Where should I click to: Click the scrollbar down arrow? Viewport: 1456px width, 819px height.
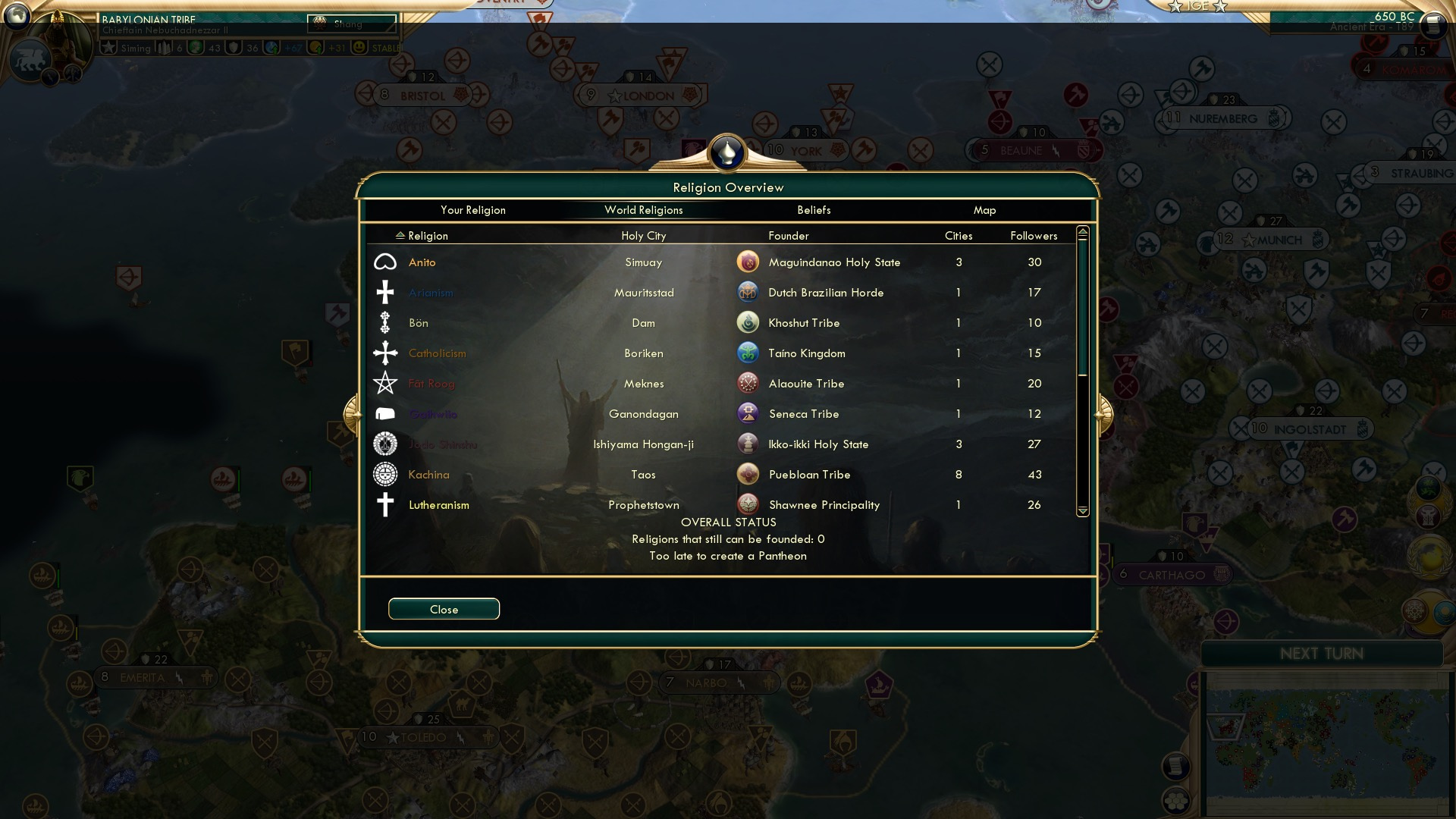point(1082,511)
